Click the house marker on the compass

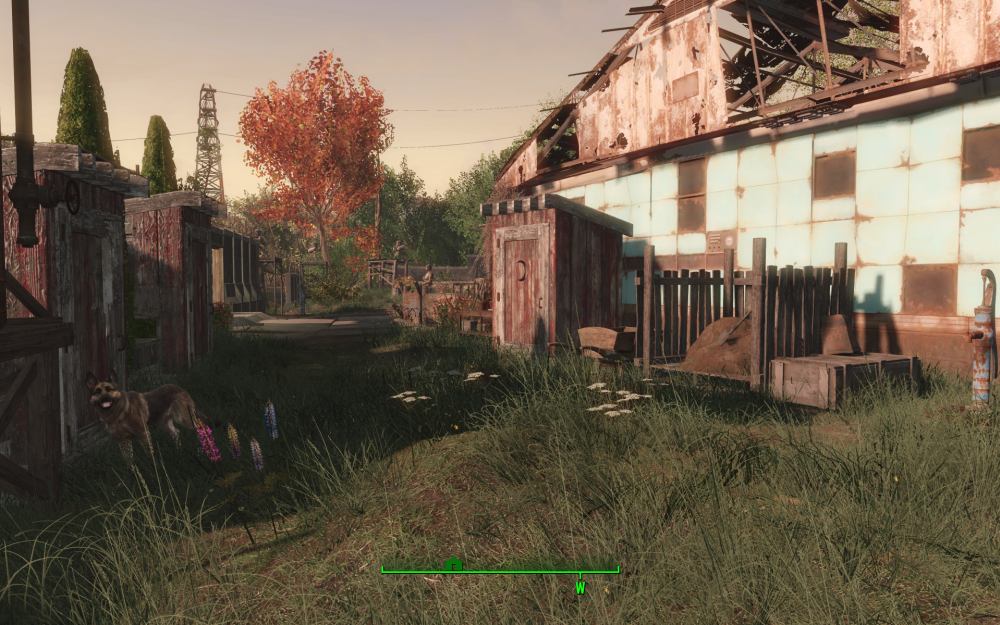(x=453, y=564)
